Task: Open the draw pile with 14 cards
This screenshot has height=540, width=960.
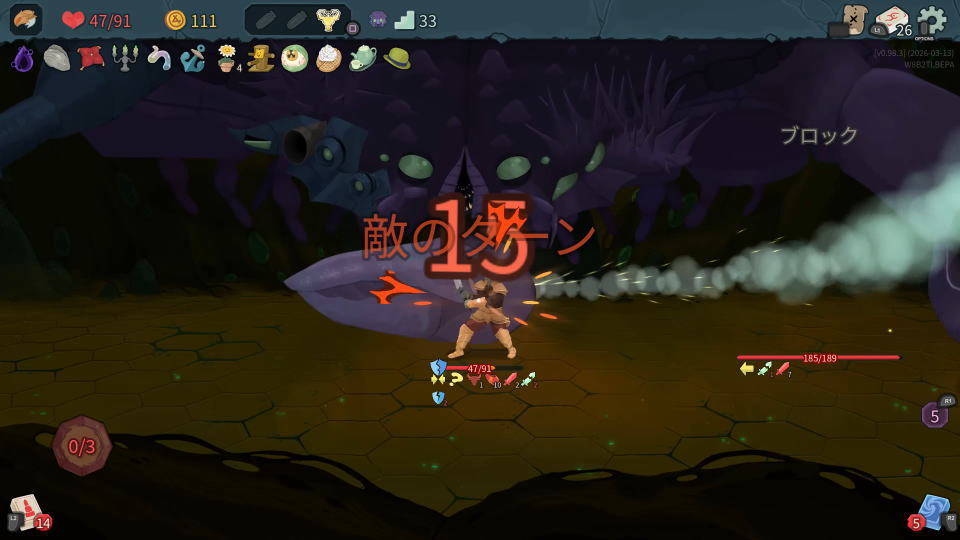Action: (27, 510)
